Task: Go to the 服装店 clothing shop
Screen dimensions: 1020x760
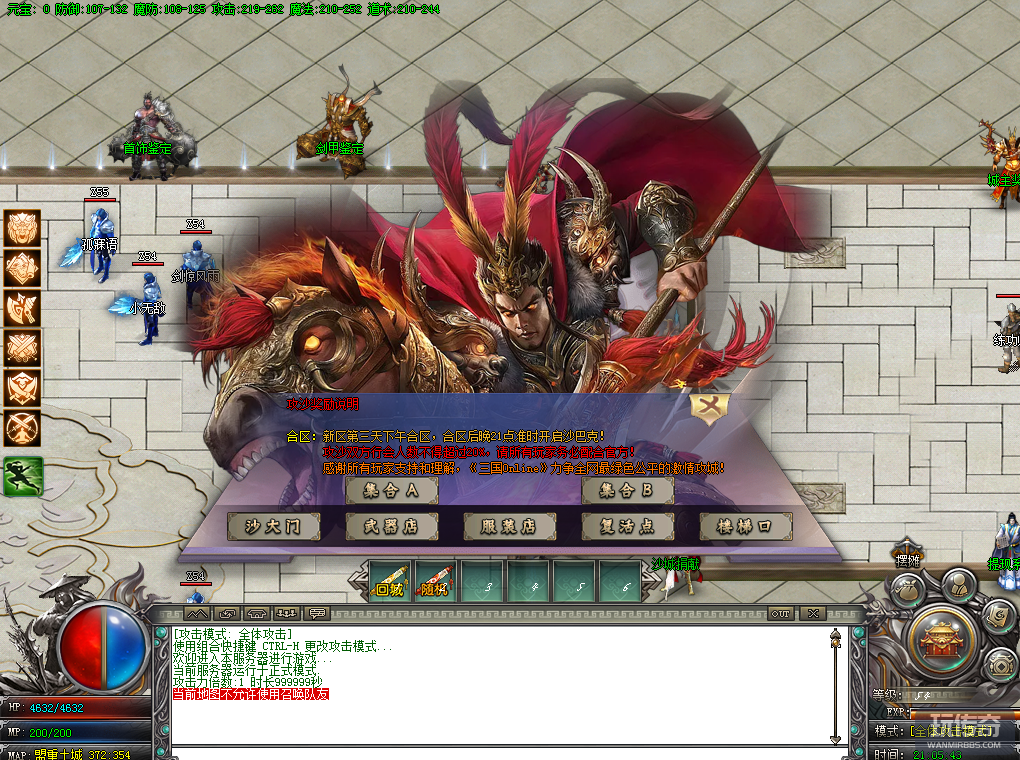Action: pyautogui.click(x=509, y=527)
